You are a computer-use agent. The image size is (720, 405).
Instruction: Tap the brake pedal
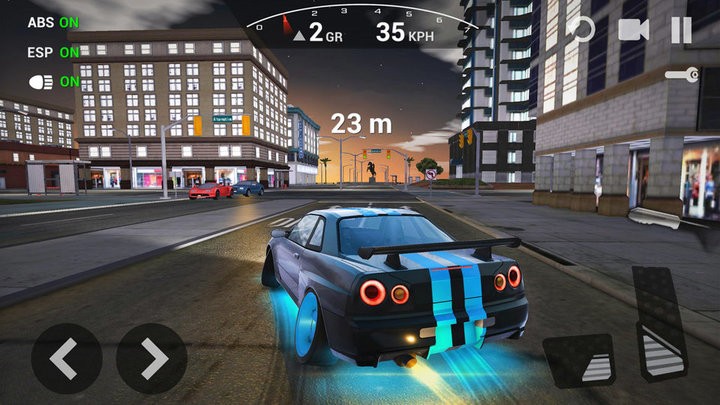(x=579, y=360)
